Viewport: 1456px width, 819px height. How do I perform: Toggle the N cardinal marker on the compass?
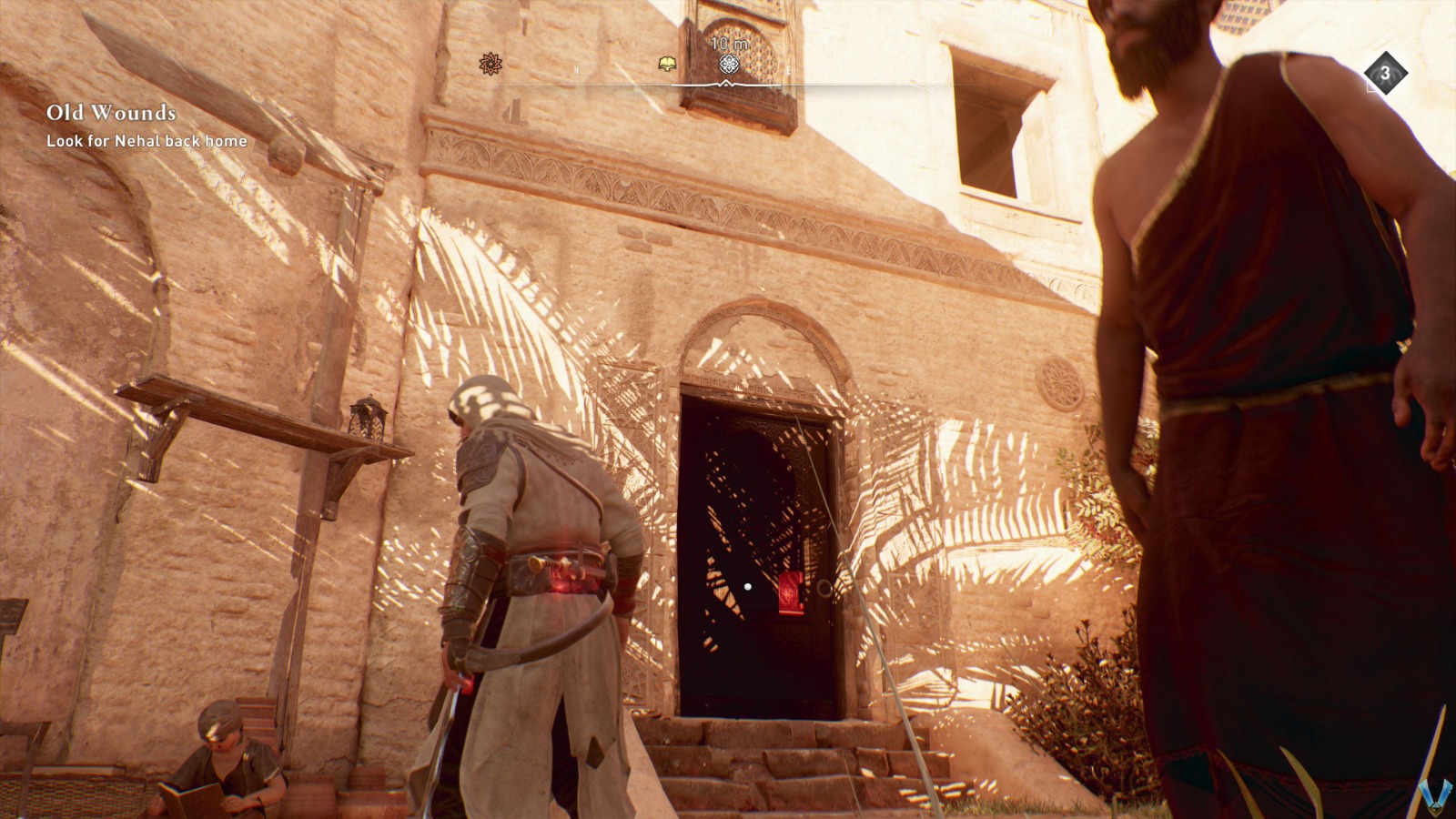point(576,68)
